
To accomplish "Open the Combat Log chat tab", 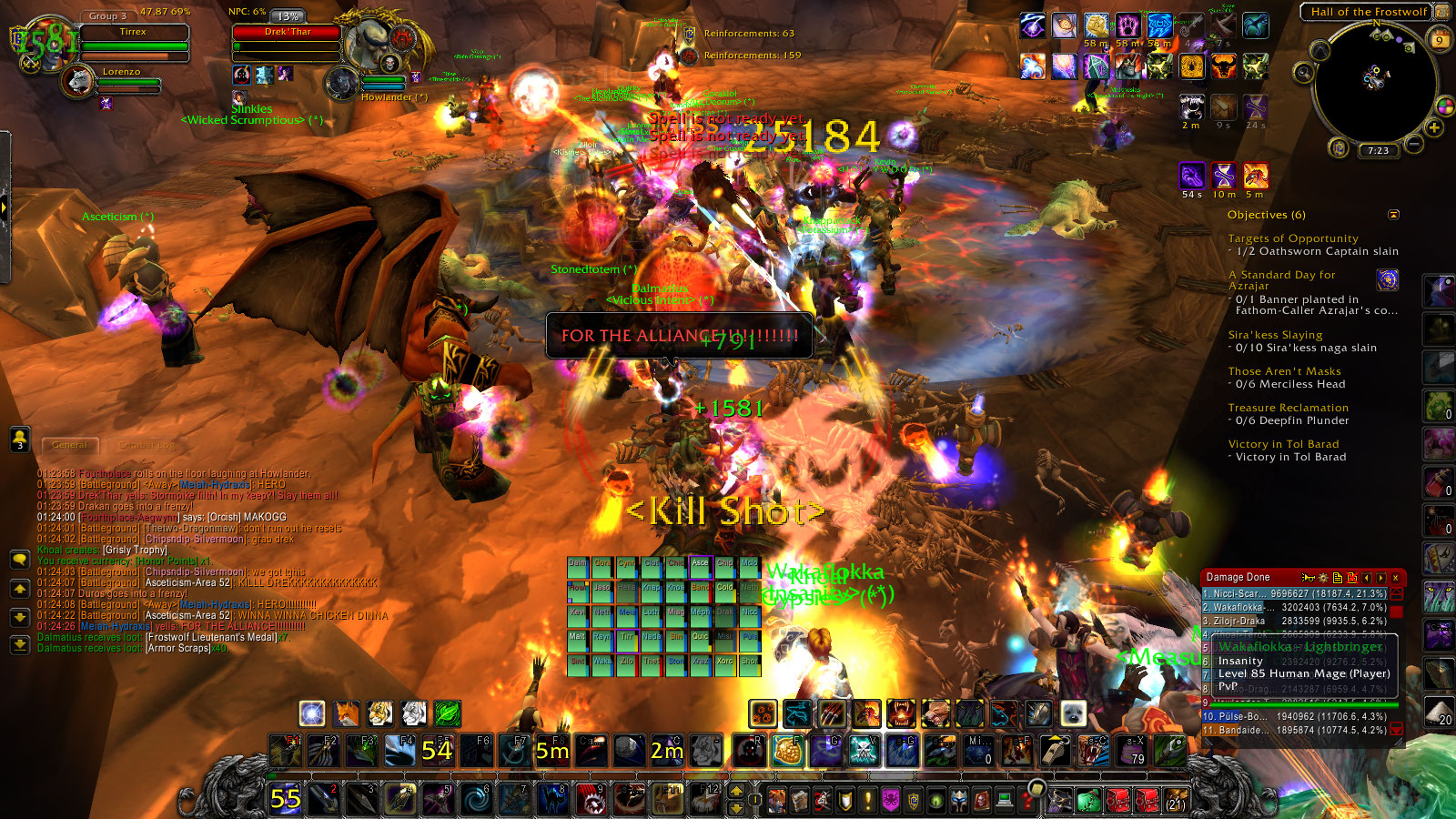I will [x=146, y=445].
